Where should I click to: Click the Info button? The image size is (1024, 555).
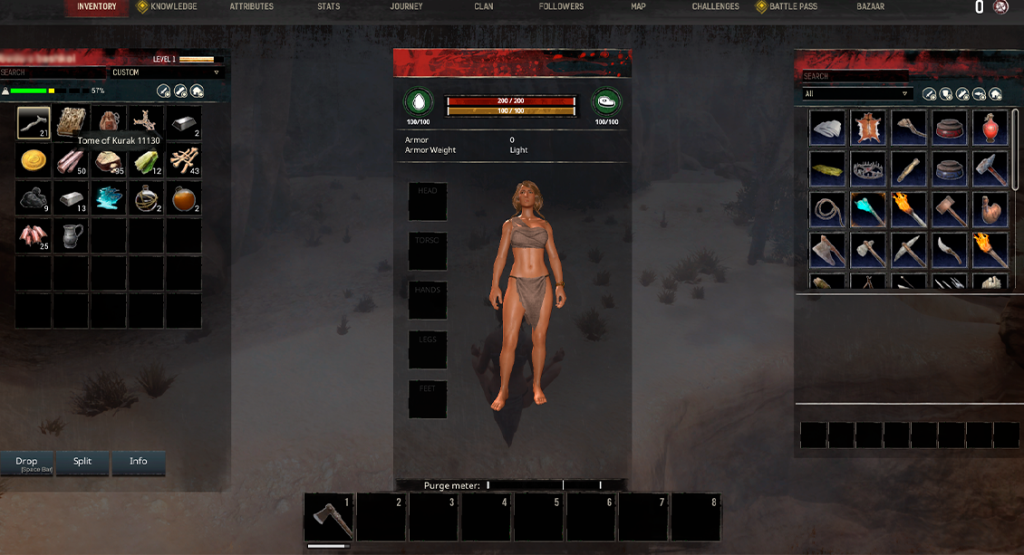coord(138,462)
